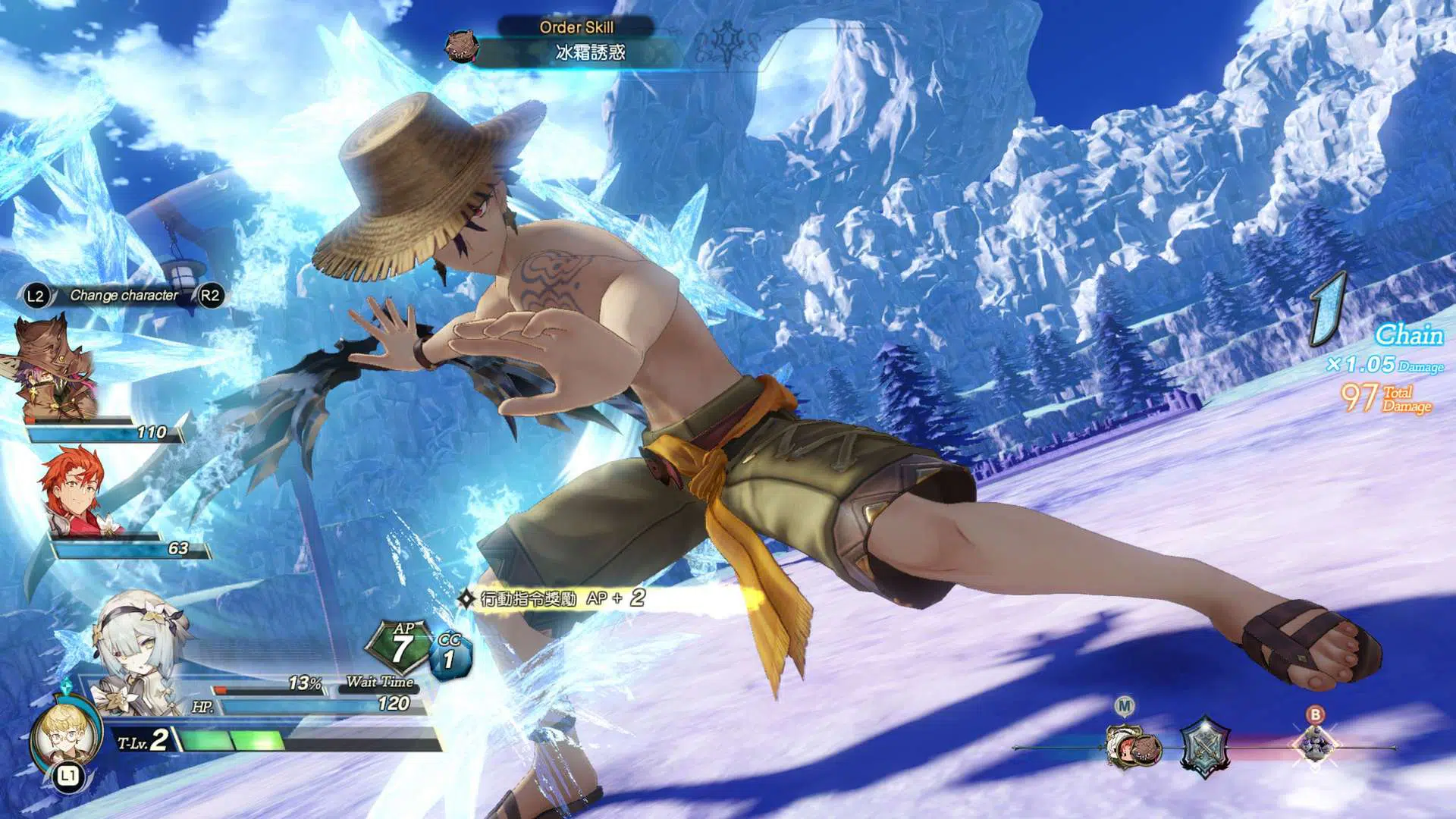
Task: Select the crossed-swords icon on the turn timeline
Action: [1204, 747]
